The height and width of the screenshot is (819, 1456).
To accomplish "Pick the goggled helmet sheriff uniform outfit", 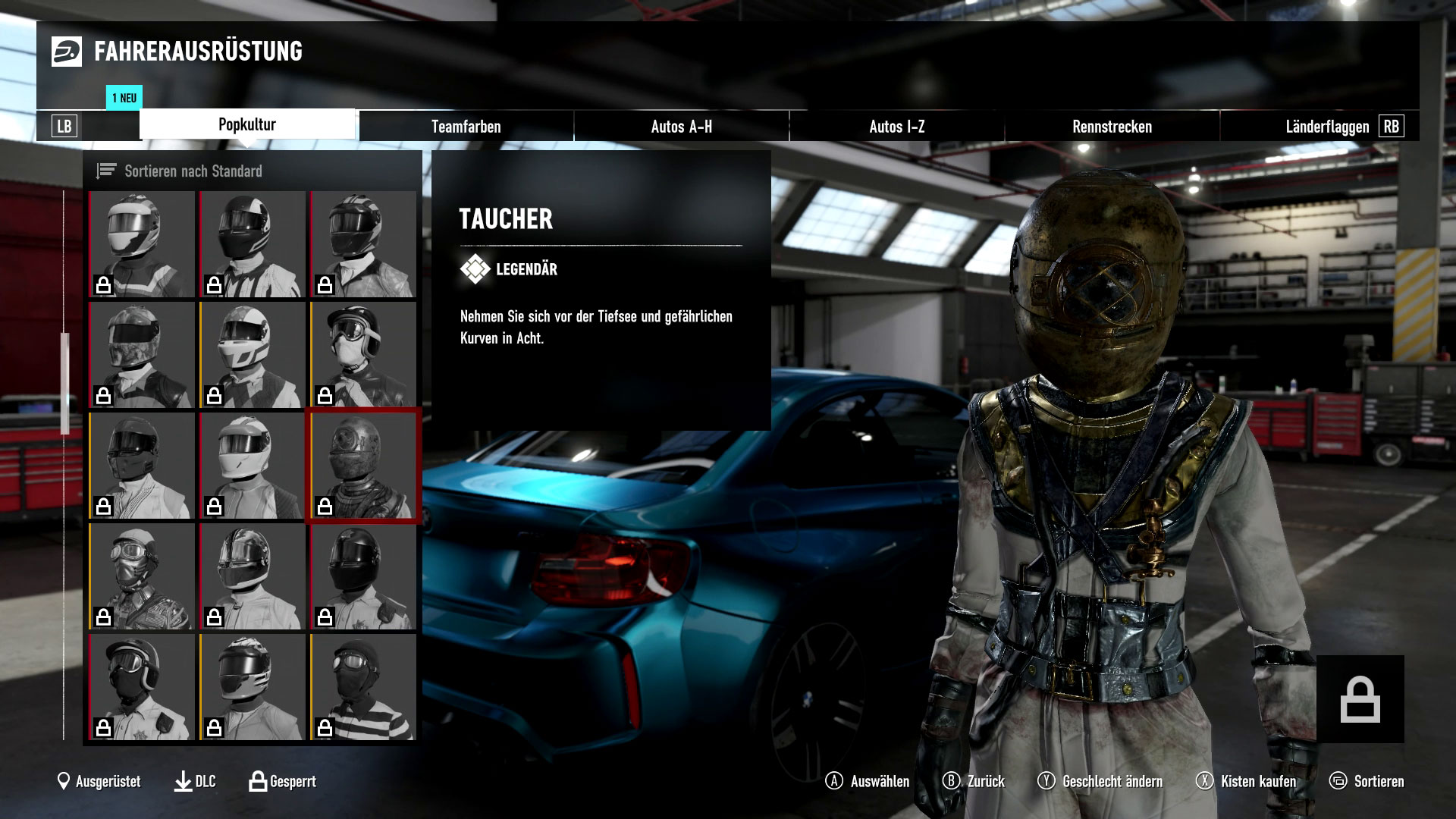I will click(x=142, y=687).
